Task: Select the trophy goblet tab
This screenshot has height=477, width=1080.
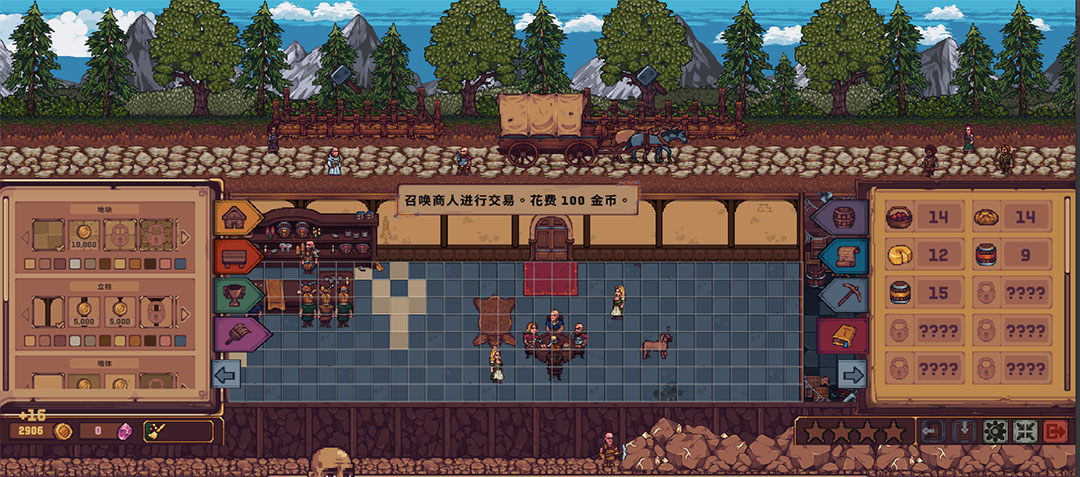Action: coord(235,295)
